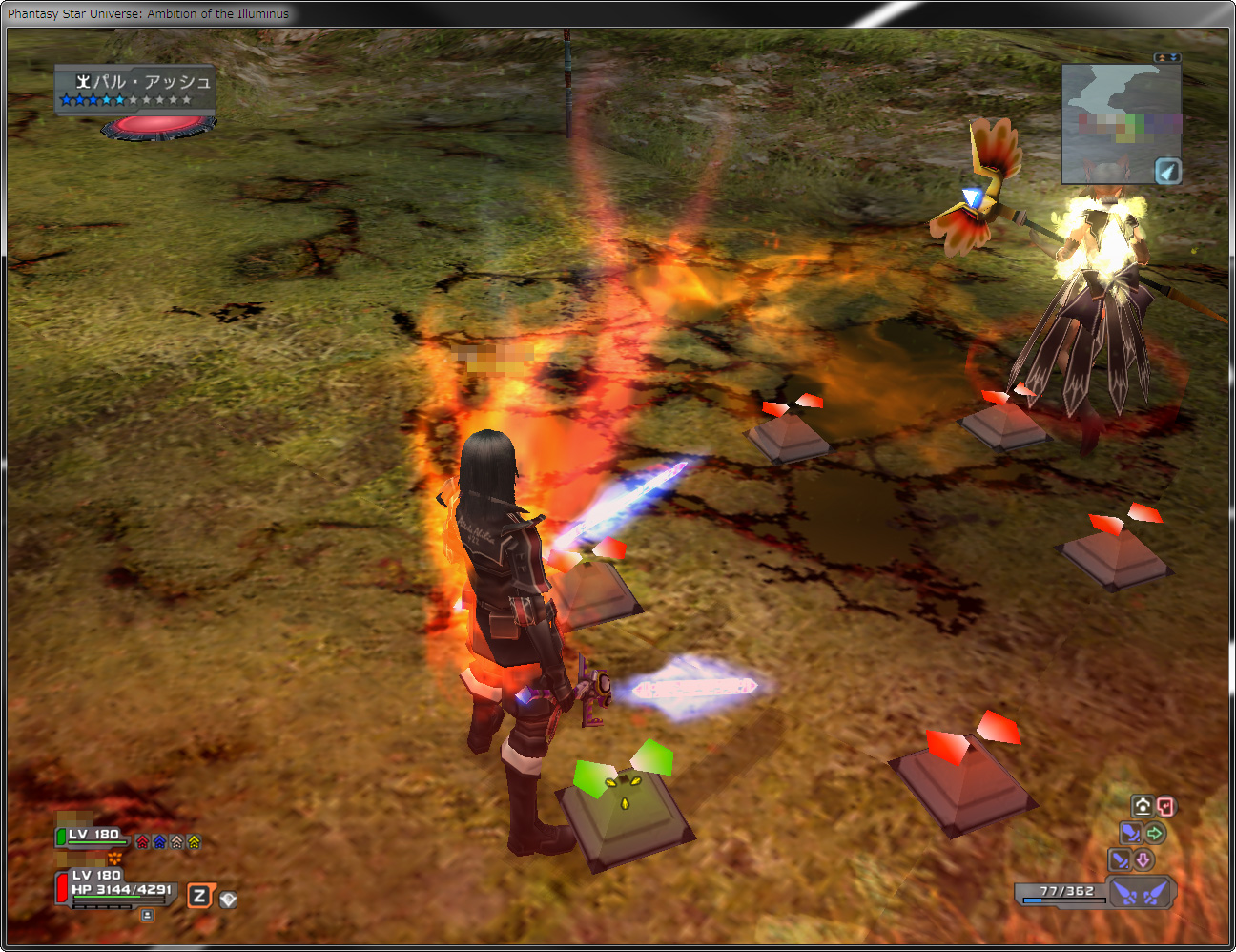Click the orange Z action icon
The height and width of the screenshot is (952, 1236).
[x=199, y=896]
